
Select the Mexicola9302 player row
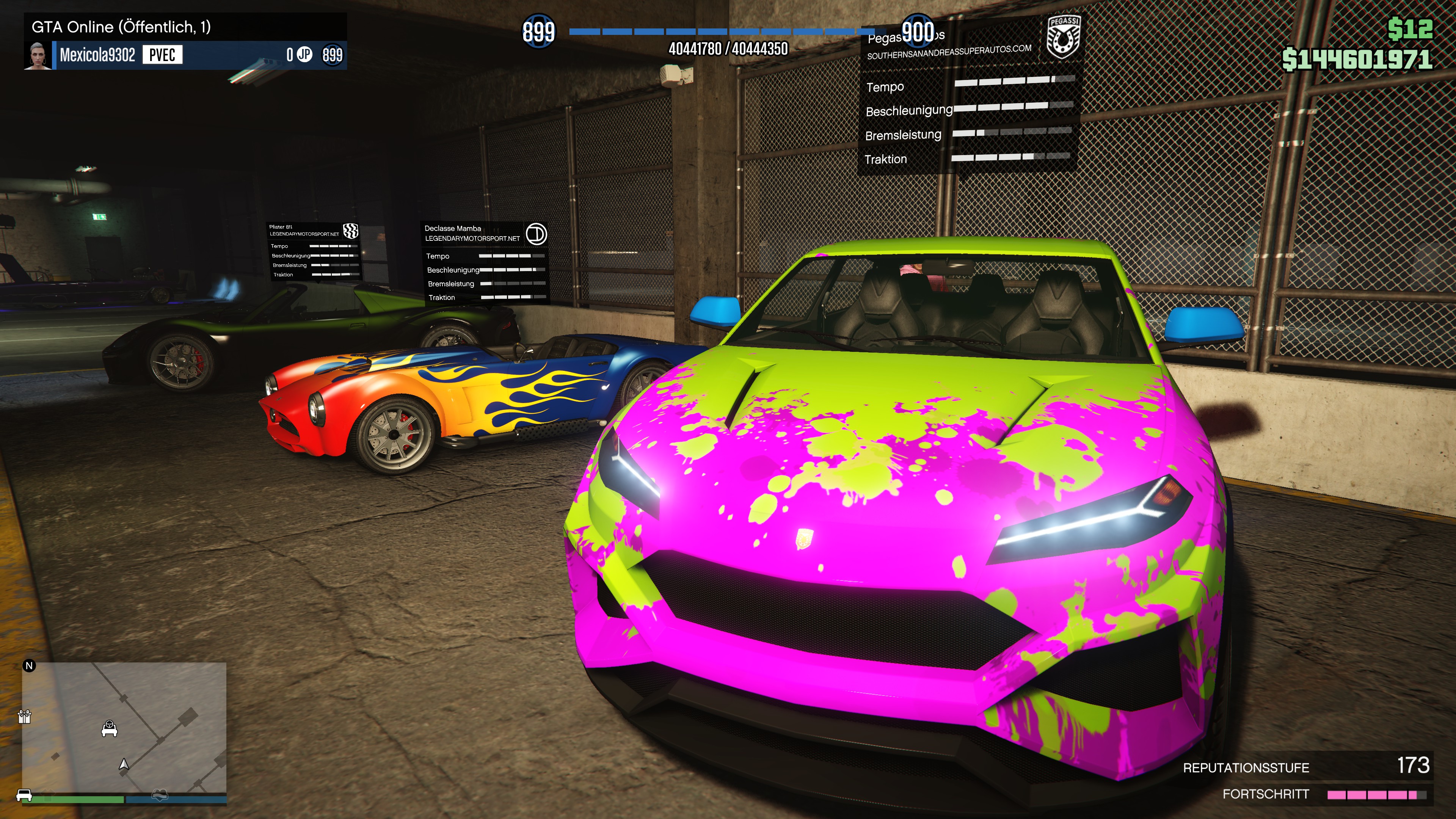(x=187, y=55)
